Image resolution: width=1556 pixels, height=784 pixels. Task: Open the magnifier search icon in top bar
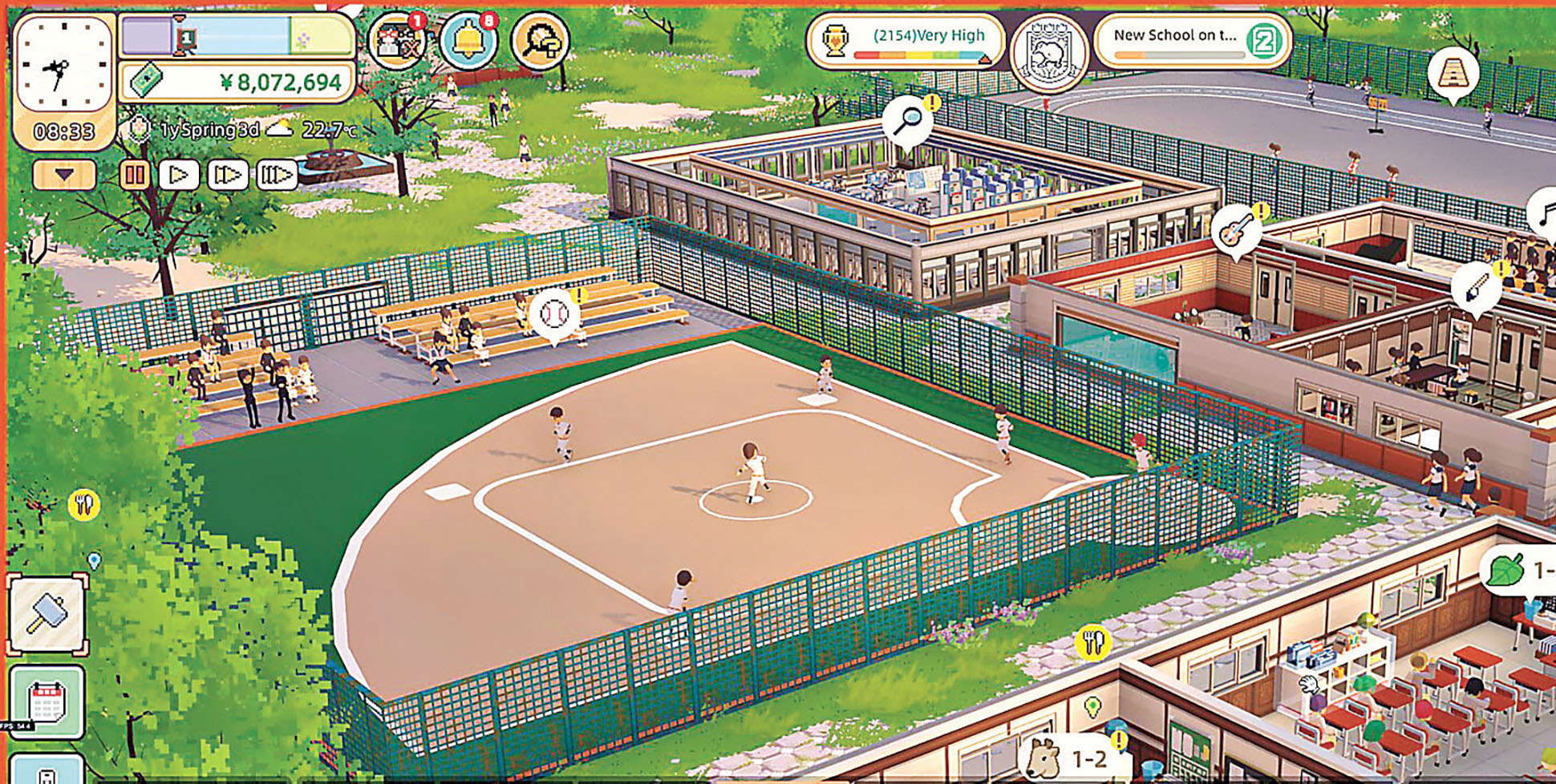(x=540, y=40)
